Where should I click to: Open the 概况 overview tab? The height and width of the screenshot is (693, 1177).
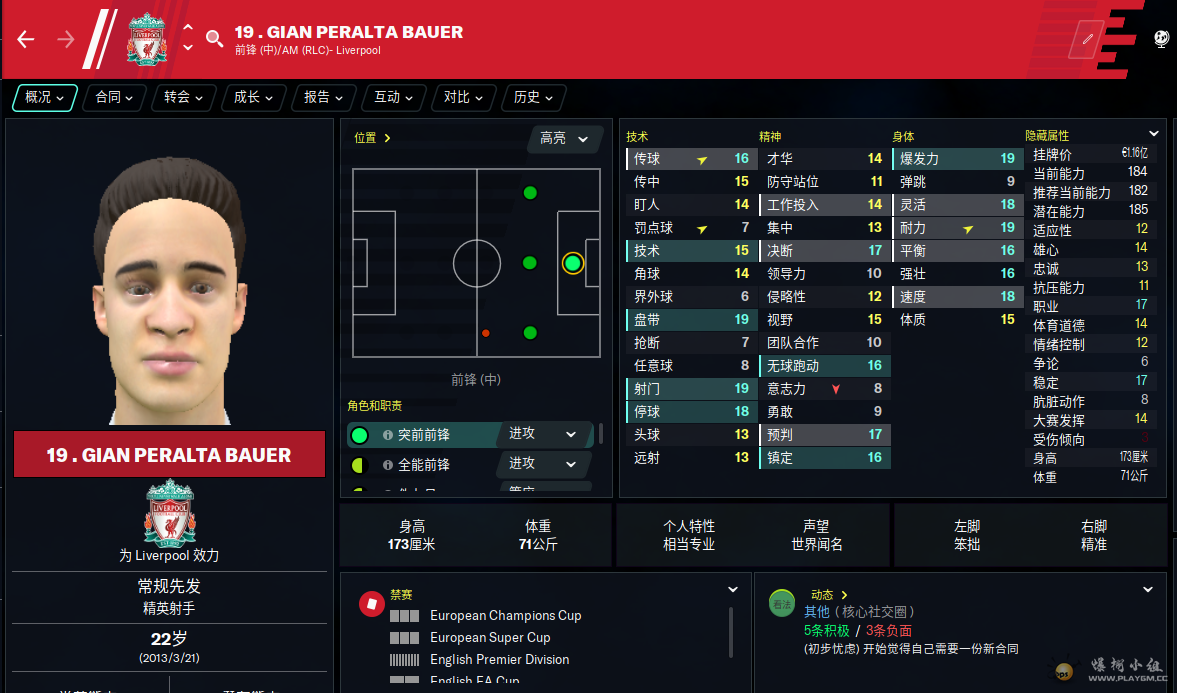point(45,97)
